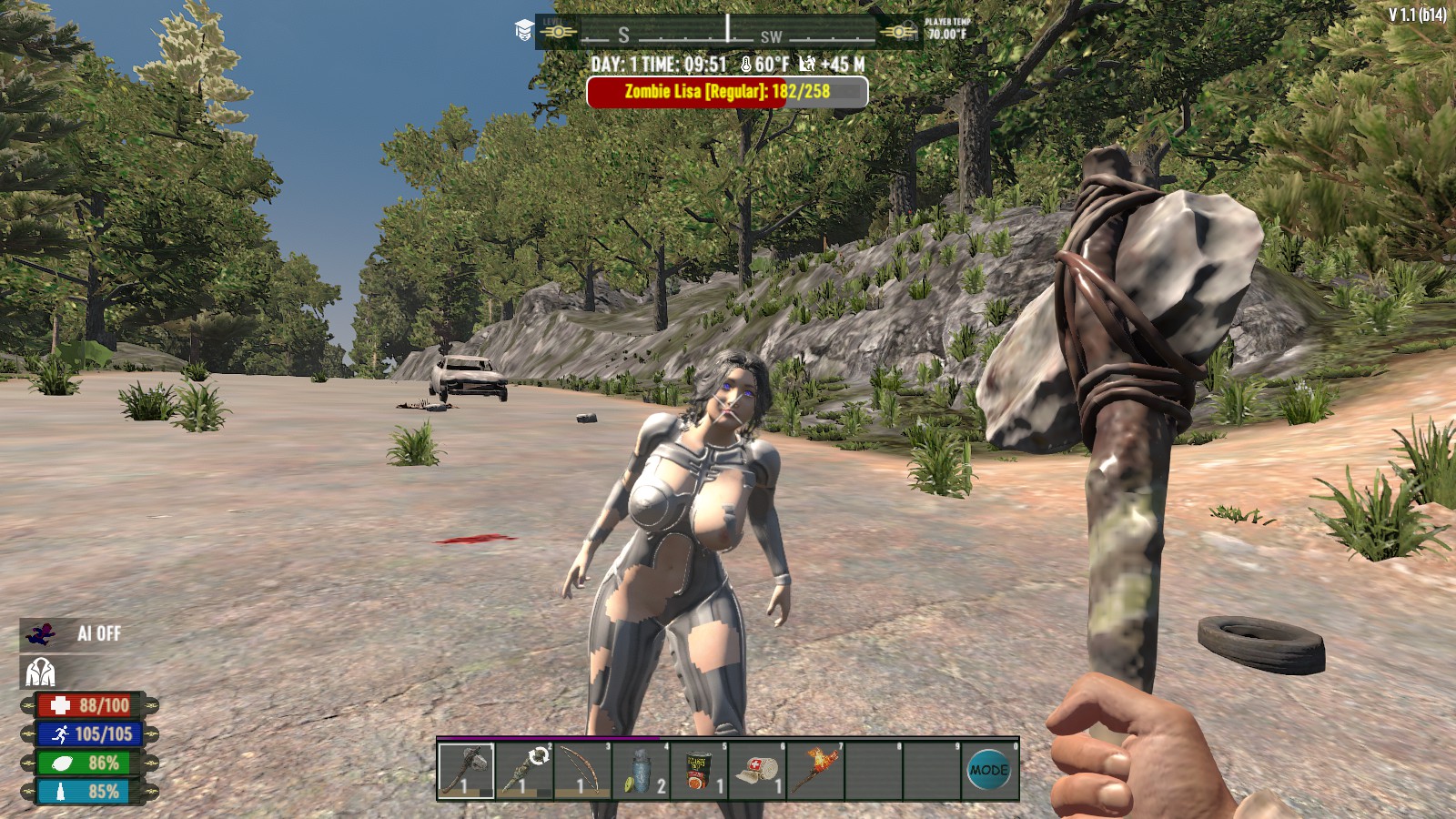Equip the burning torch from the hotbar
Viewport: 1456px width, 819px height.
815,770
